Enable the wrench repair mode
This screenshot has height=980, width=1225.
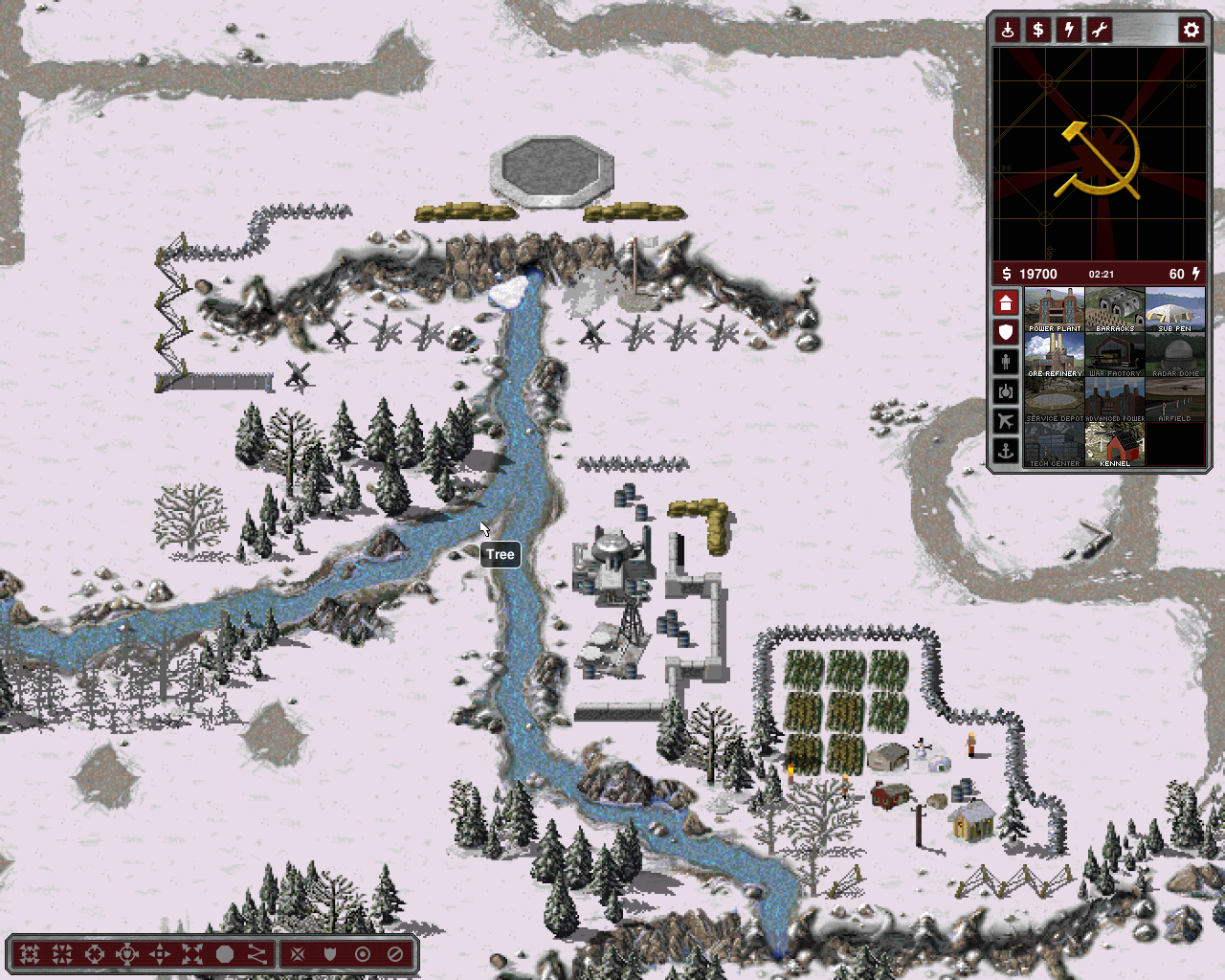[1100, 30]
